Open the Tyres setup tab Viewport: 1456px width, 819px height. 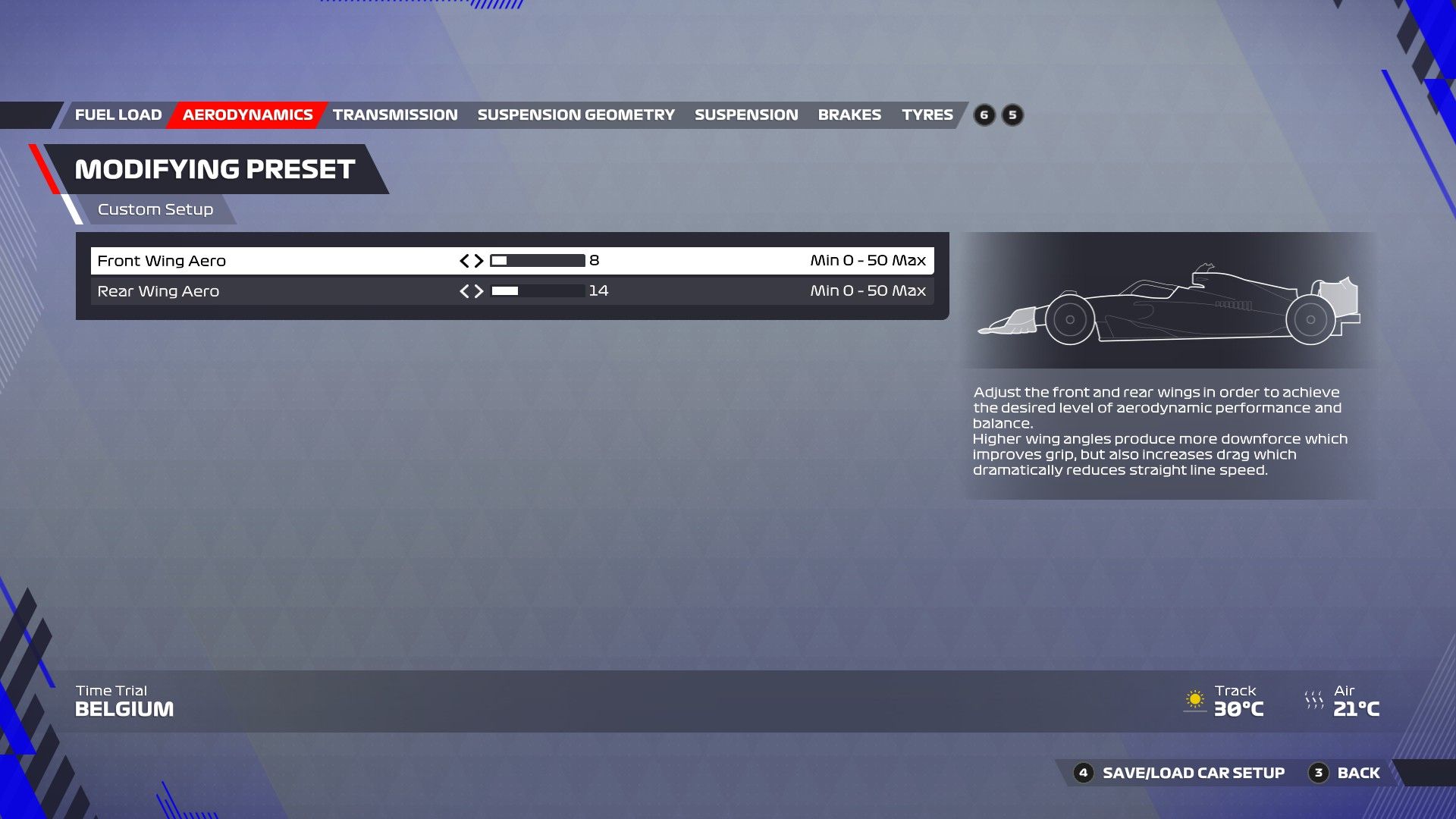tap(927, 115)
